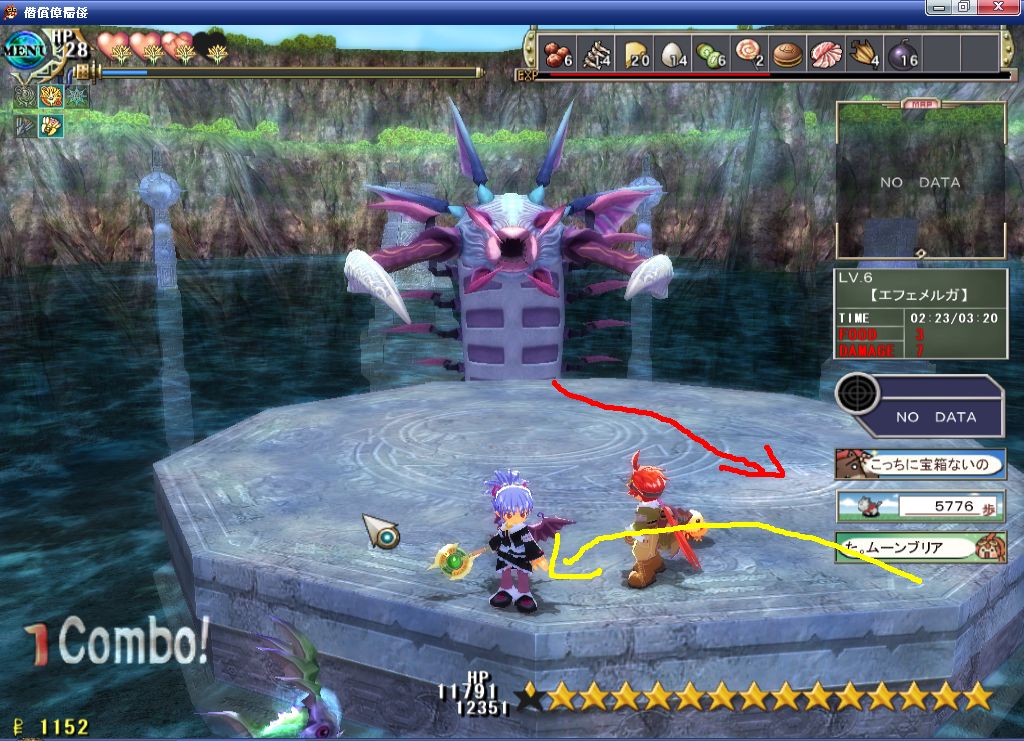Close the game window
This screenshot has height=741, width=1024.
click(1001, 8)
